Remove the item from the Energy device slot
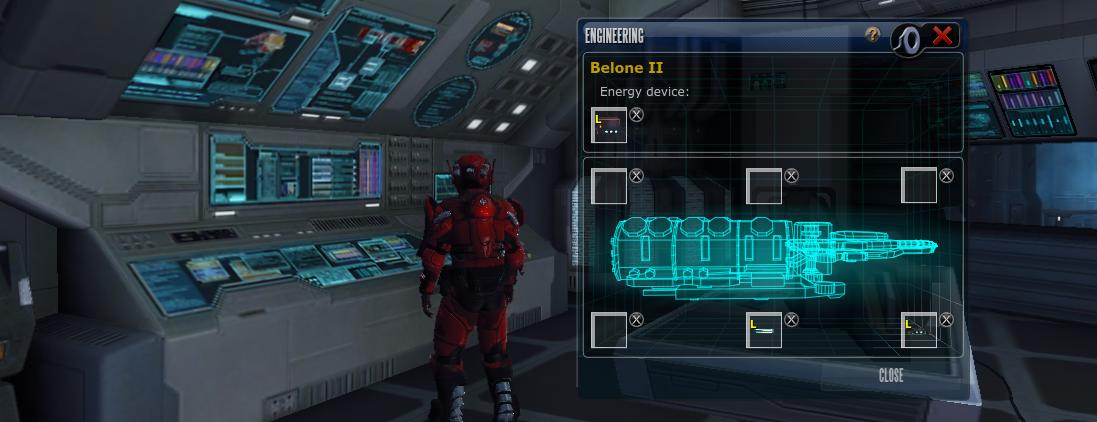The width and height of the screenshot is (1097, 422). click(x=637, y=115)
